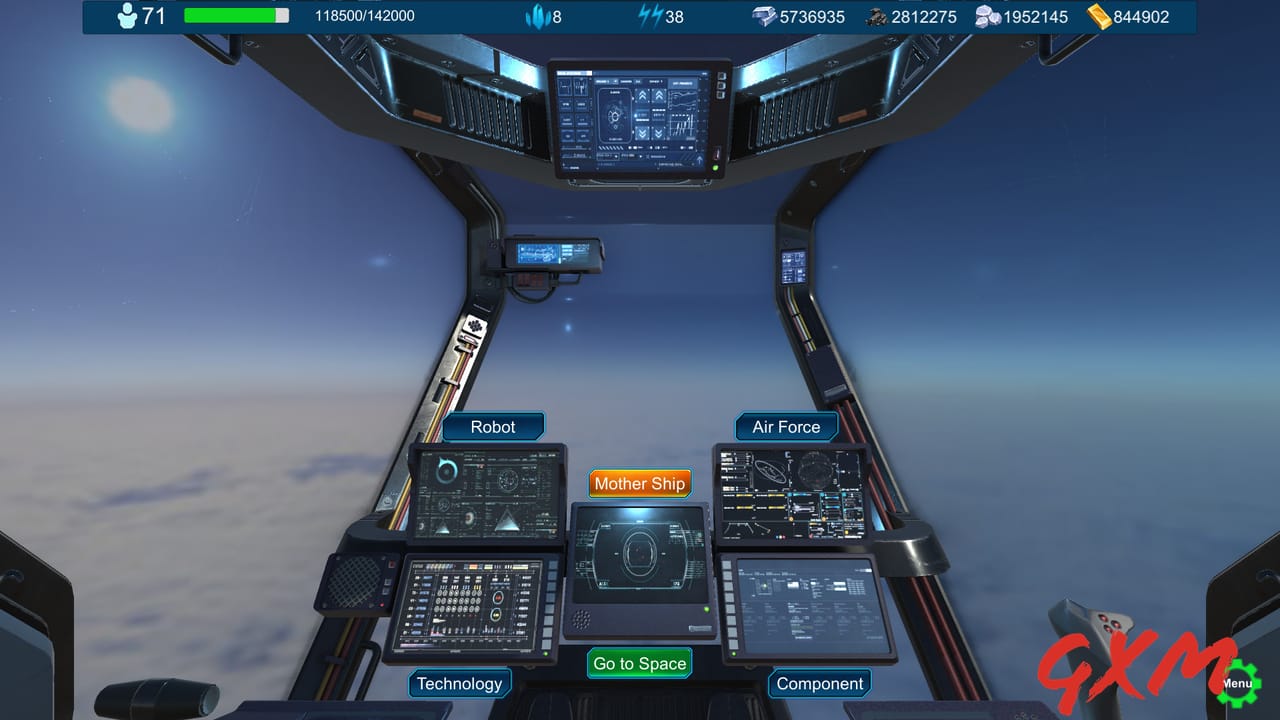The width and height of the screenshot is (1280, 720).
Task: Click the dark ore resource icon
Action: [x=877, y=16]
